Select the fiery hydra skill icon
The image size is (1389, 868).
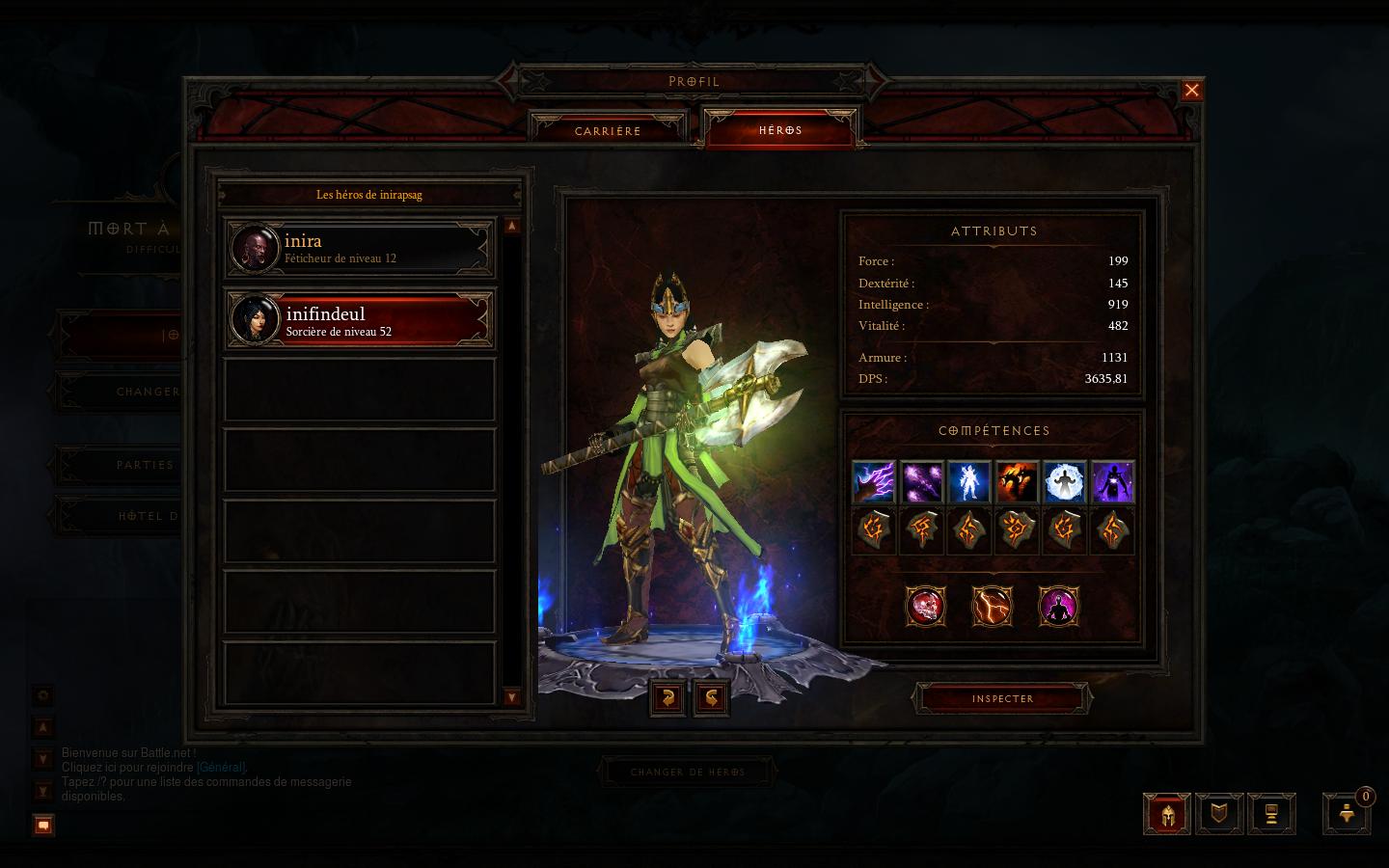[1017, 481]
